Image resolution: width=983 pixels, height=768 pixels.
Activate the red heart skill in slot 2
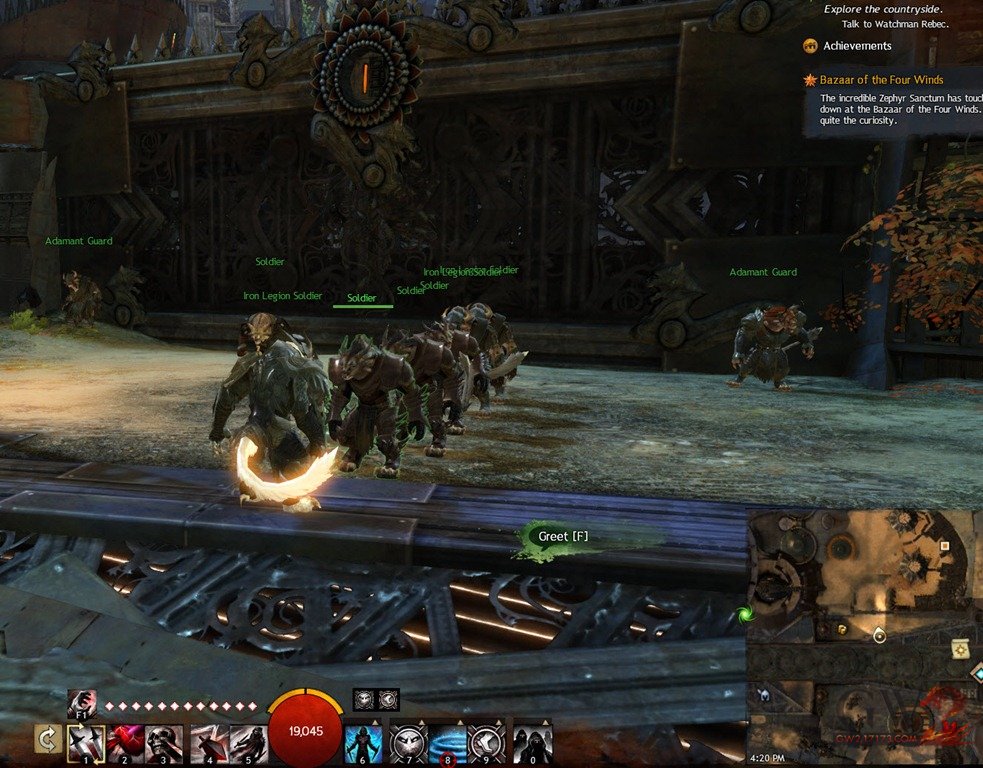click(x=125, y=744)
